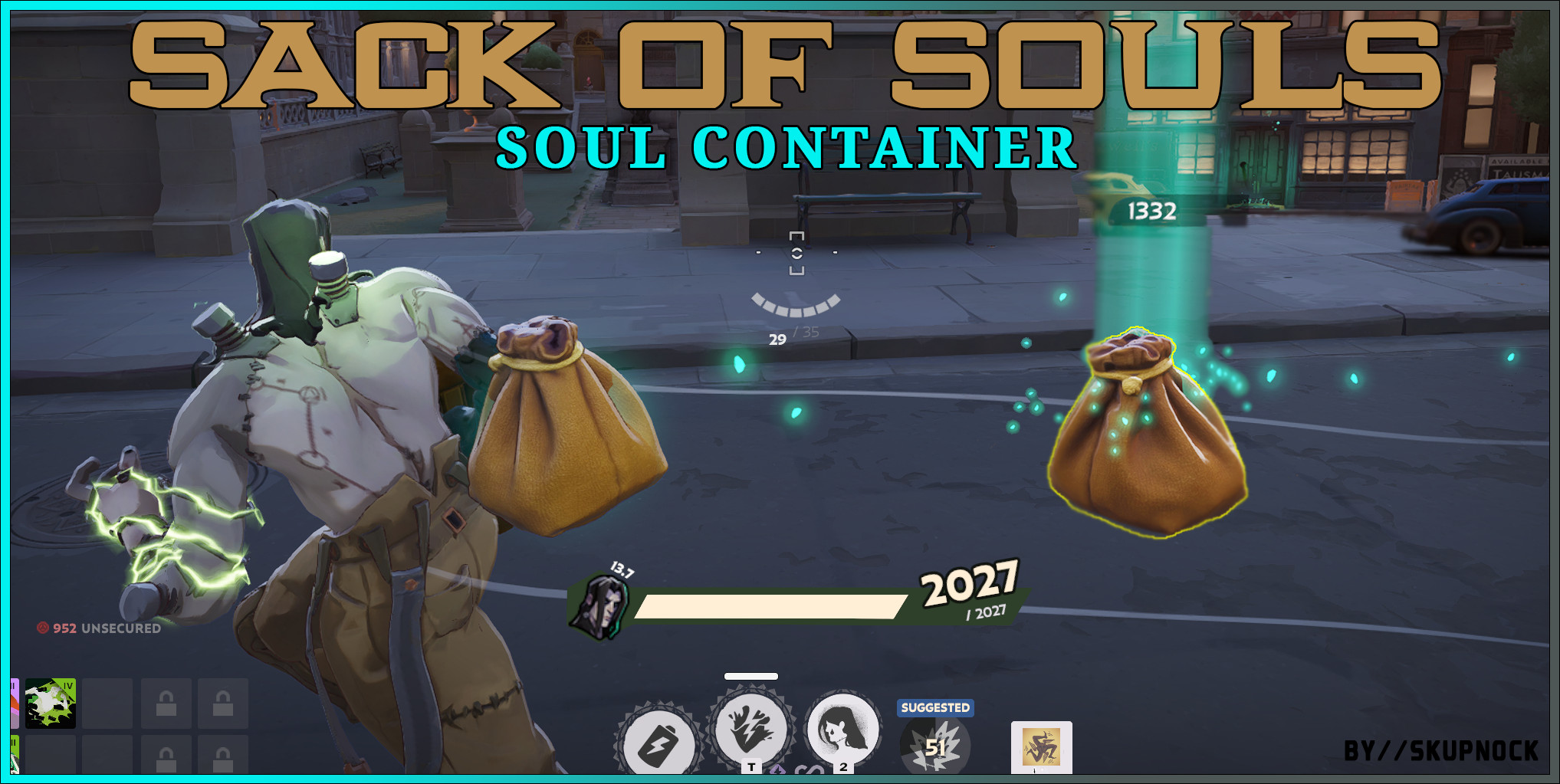Click the suggested item icon showing 51
This screenshot has height=784, width=1560.
934,746
